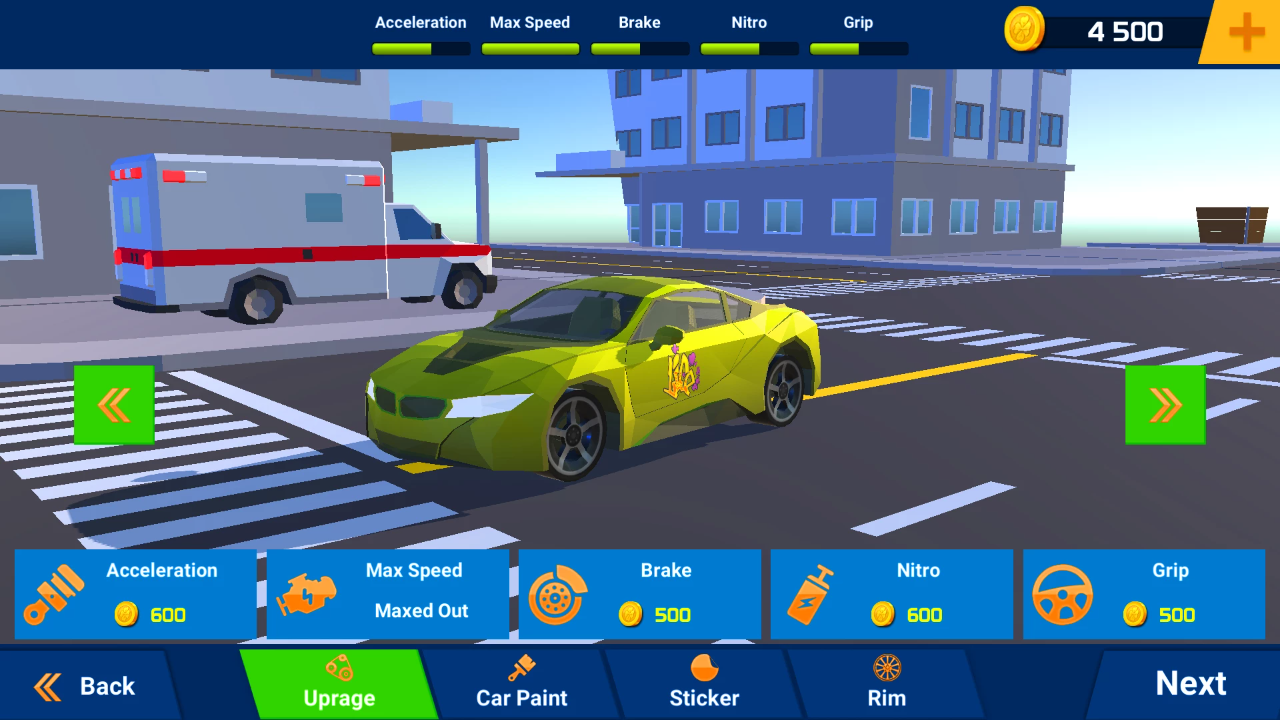This screenshot has height=720, width=1280.
Task: Purchase the Brake upgrade for 500 coins
Action: tap(640, 593)
